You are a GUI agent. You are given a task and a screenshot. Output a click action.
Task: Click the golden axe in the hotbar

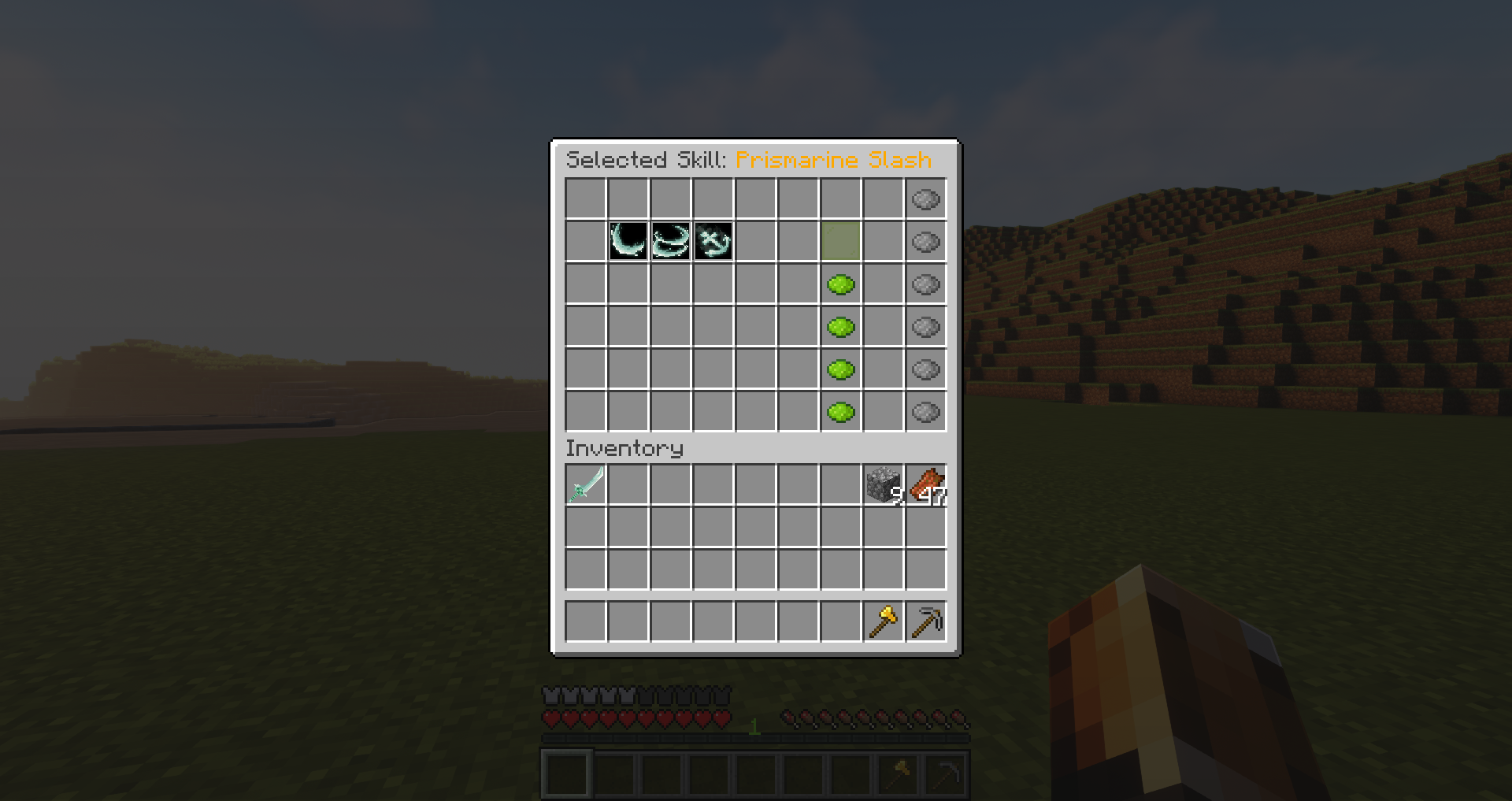pos(897,775)
